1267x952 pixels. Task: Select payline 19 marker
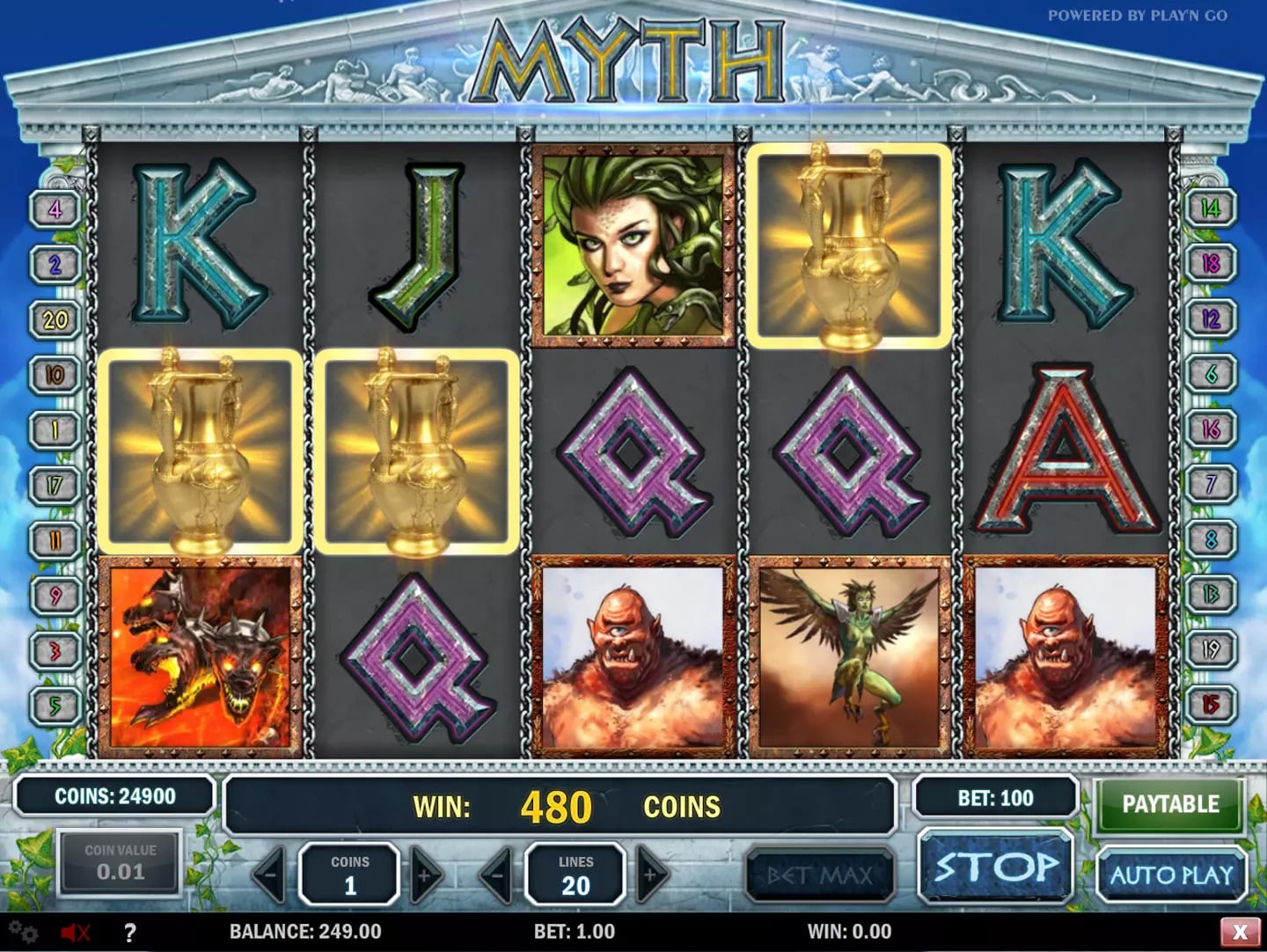click(1211, 649)
